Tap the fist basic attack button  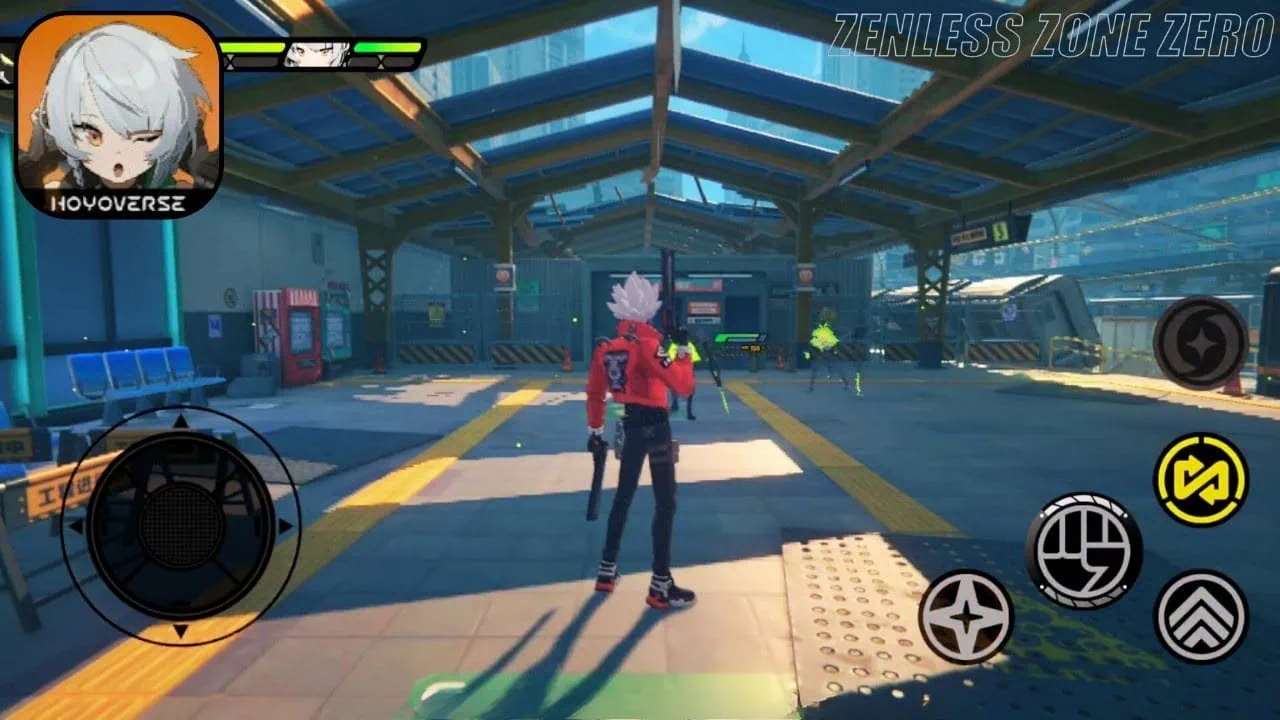pos(1083,550)
